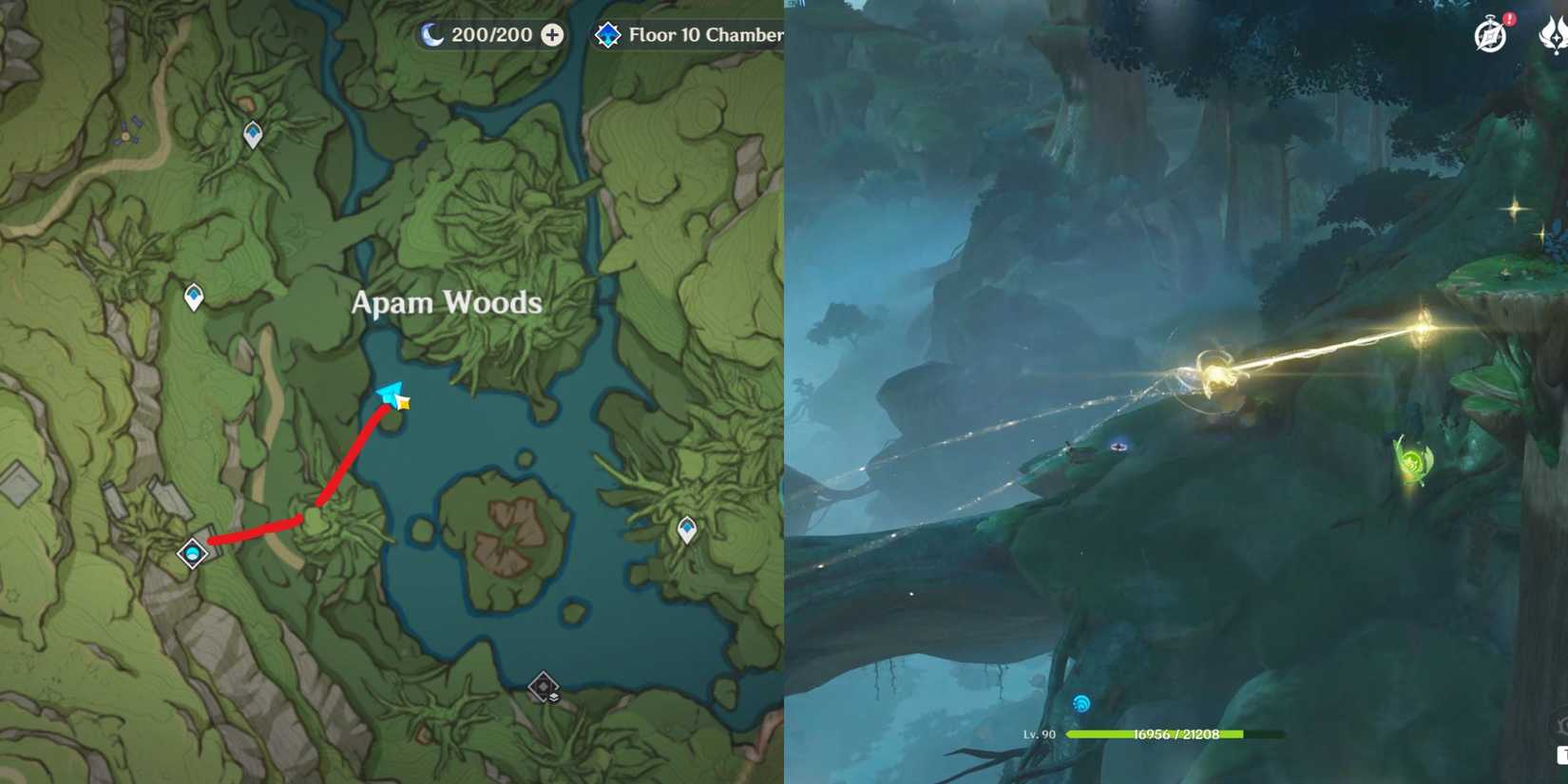The width and height of the screenshot is (1568, 784).
Task: Select the teleport waypoint left of Apam Woods
Action: tap(193, 296)
